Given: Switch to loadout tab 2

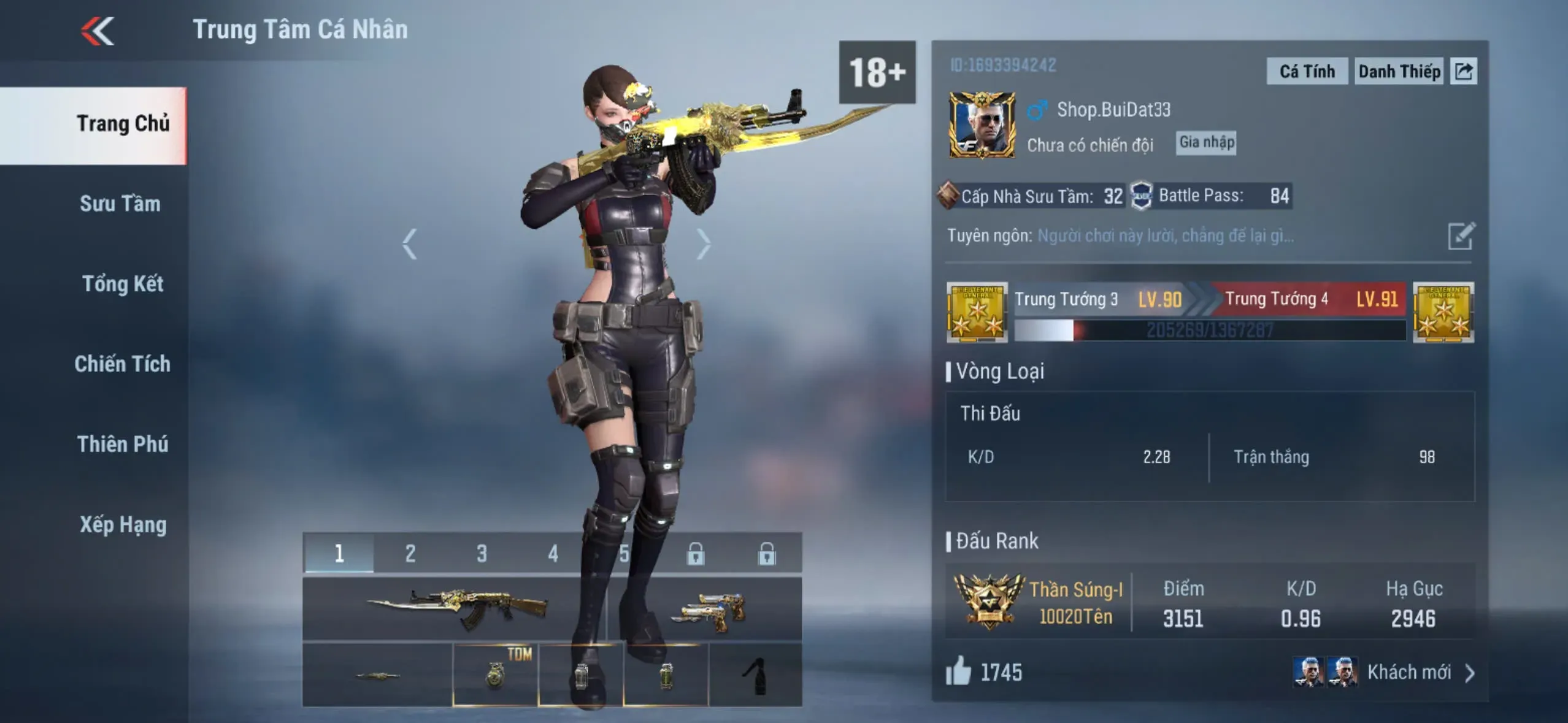Looking at the screenshot, I should click(x=410, y=554).
